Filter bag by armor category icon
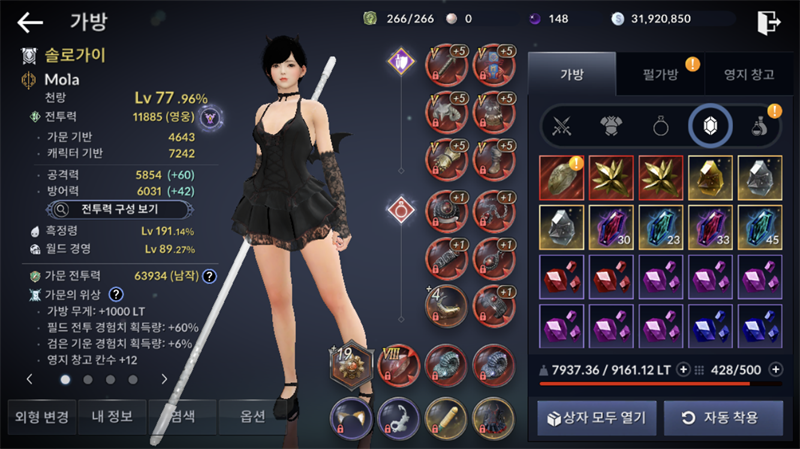The width and height of the screenshot is (800, 449). point(611,126)
